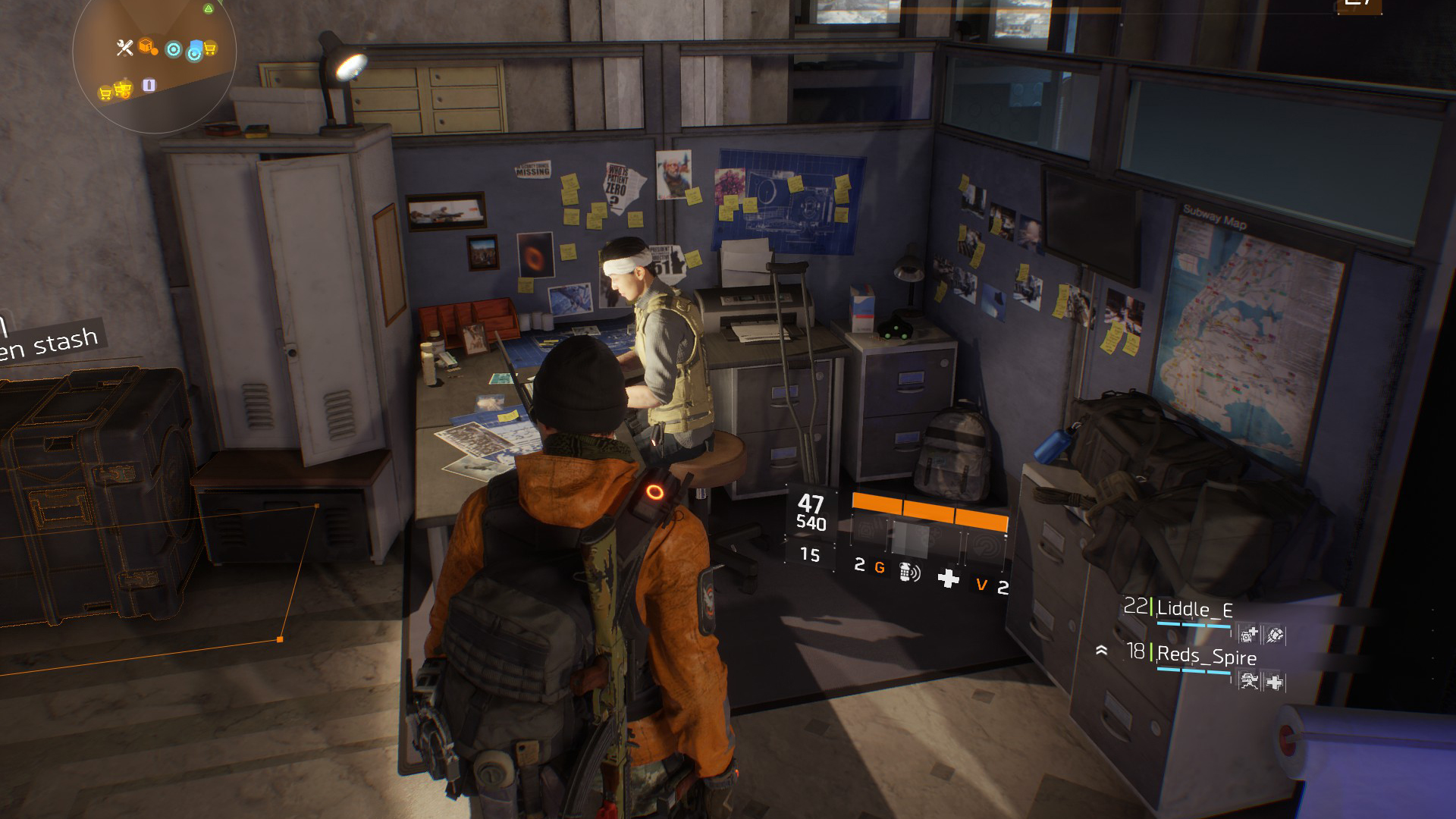
Task: Click the turret skill icon beside Liddle_E's name
Action: coord(1248,634)
